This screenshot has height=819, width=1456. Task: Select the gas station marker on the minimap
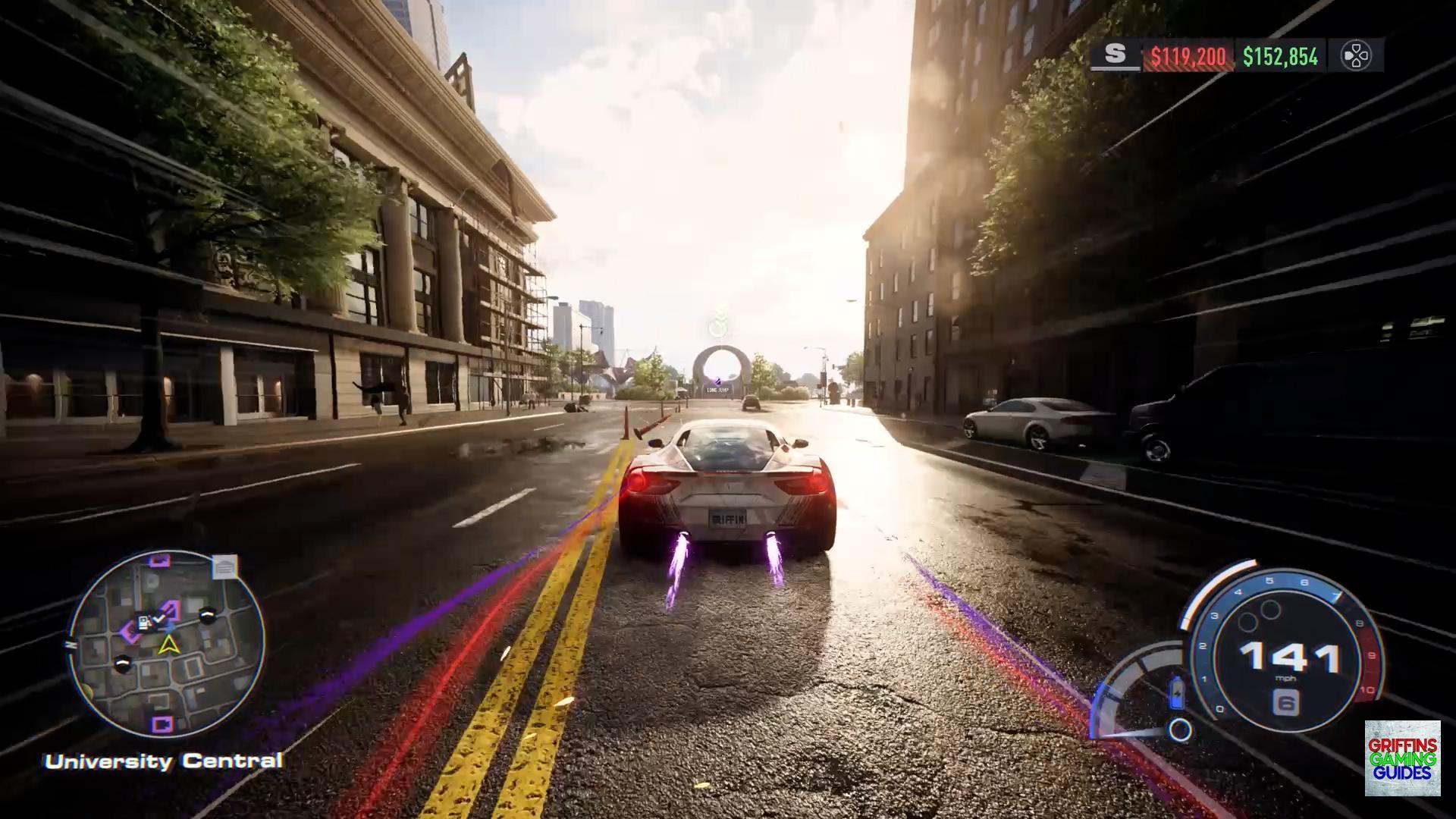(x=143, y=623)
